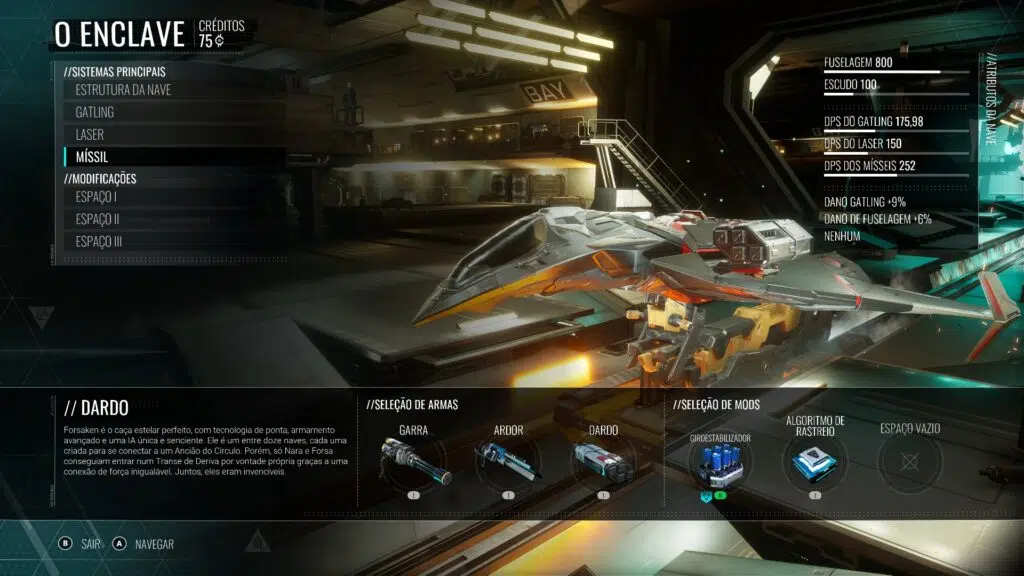This screenshot has width=1024, height=576.
Task: Choose the Laser system entry
Action: tap(90, 134)
